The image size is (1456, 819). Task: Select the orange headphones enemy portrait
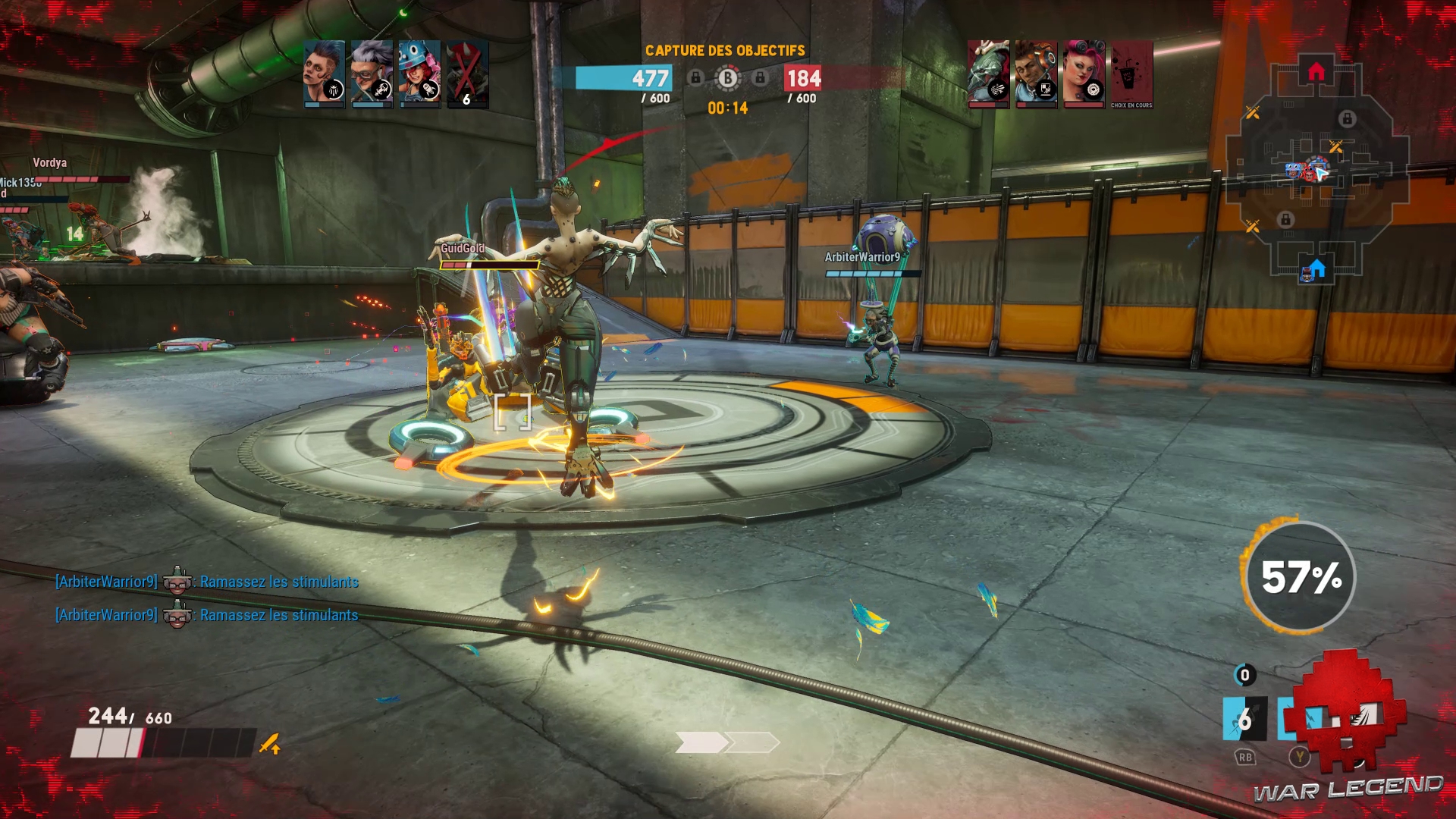coord(1036,74)
